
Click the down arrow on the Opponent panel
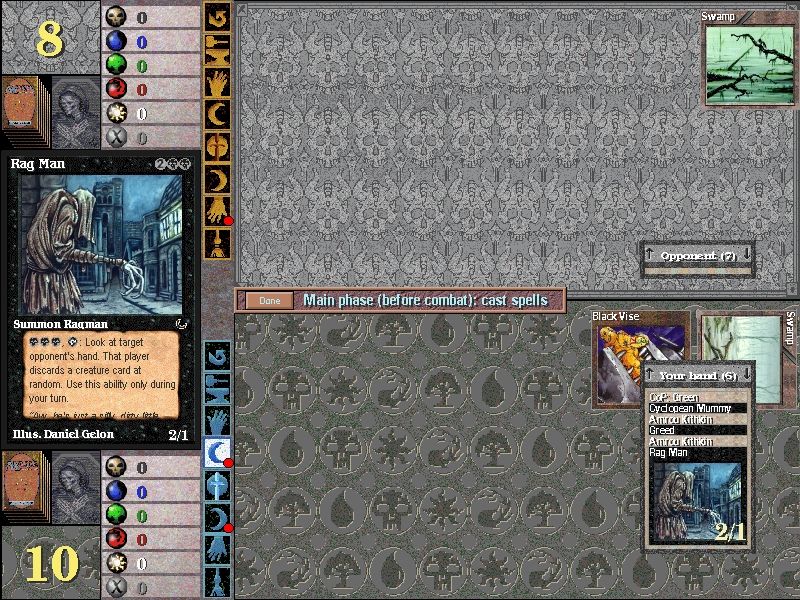click(745, 256)
